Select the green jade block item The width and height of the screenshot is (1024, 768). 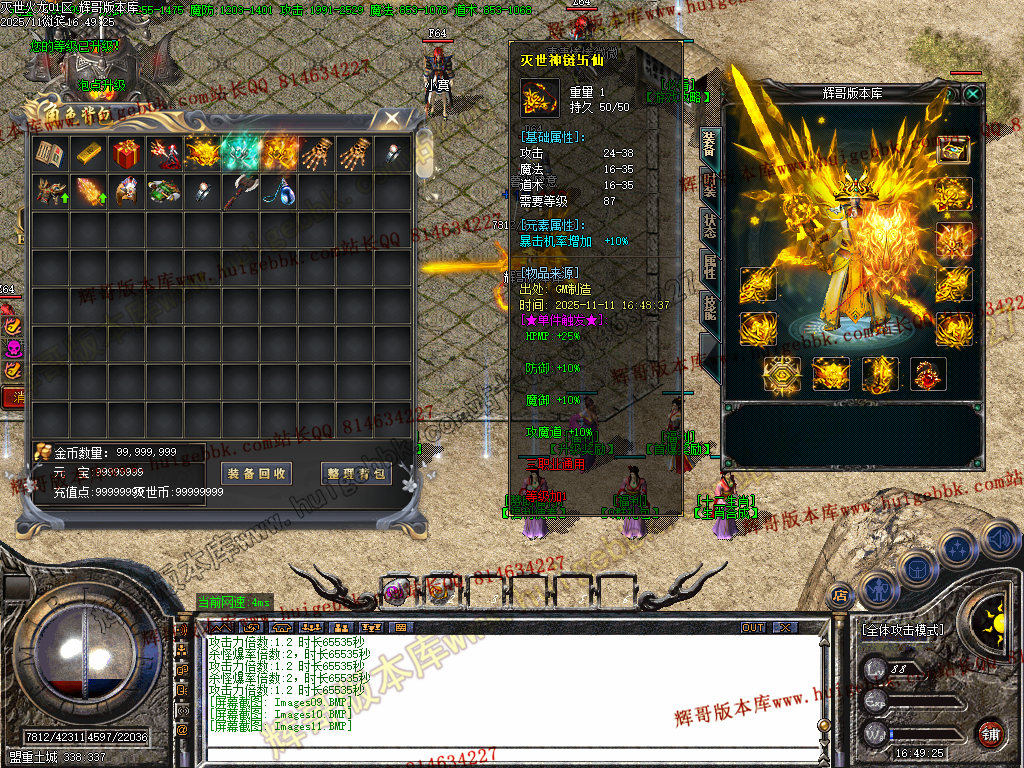[x=164, y=192]
